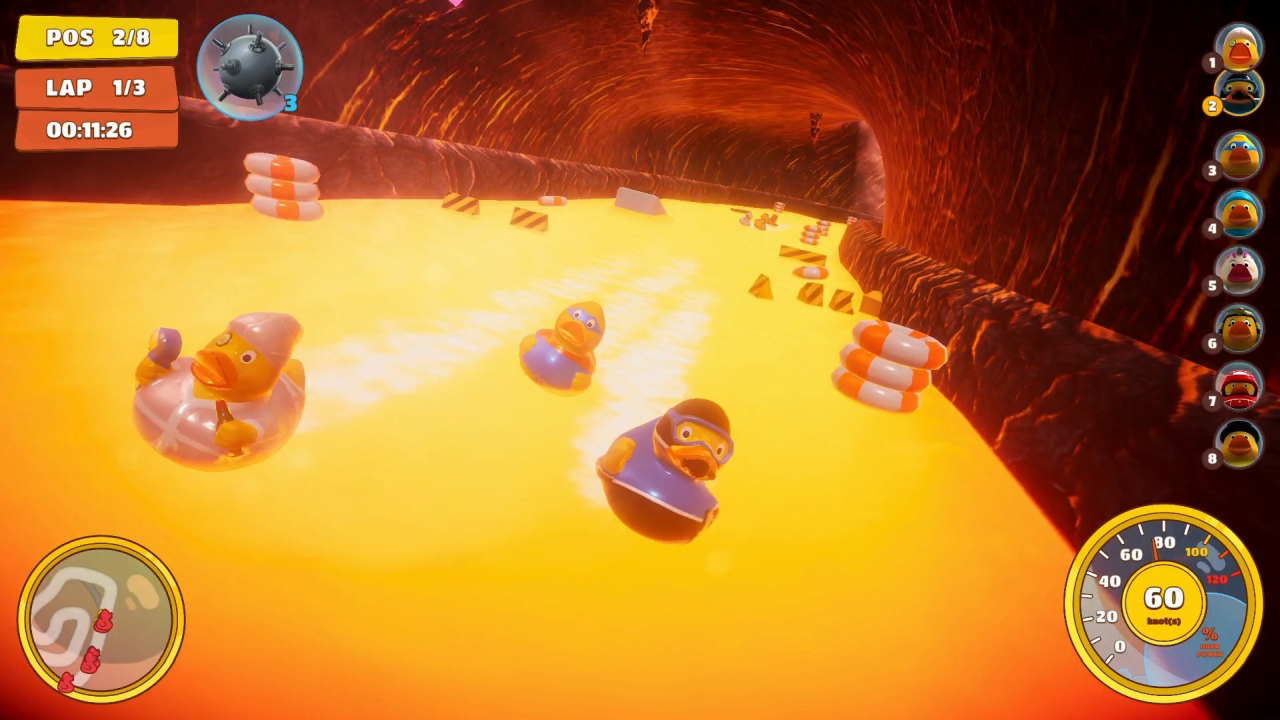Click the speedometer showing 60 knots

click(x=1162, y=597)
